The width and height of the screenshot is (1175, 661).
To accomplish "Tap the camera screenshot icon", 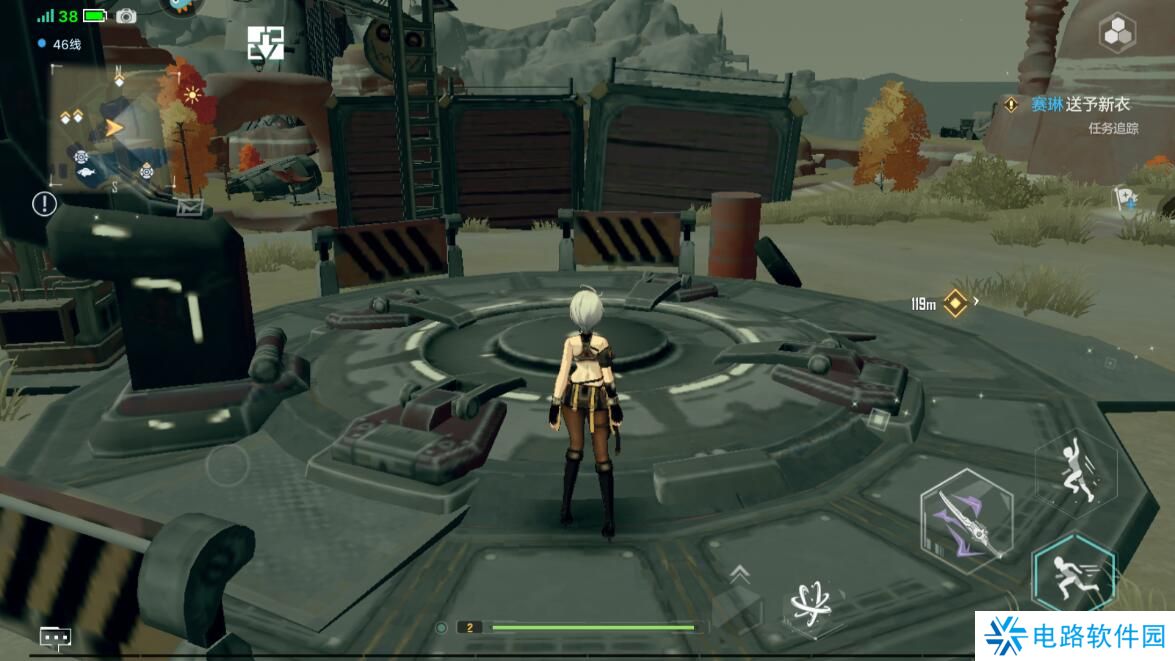I will pos(126,16).
